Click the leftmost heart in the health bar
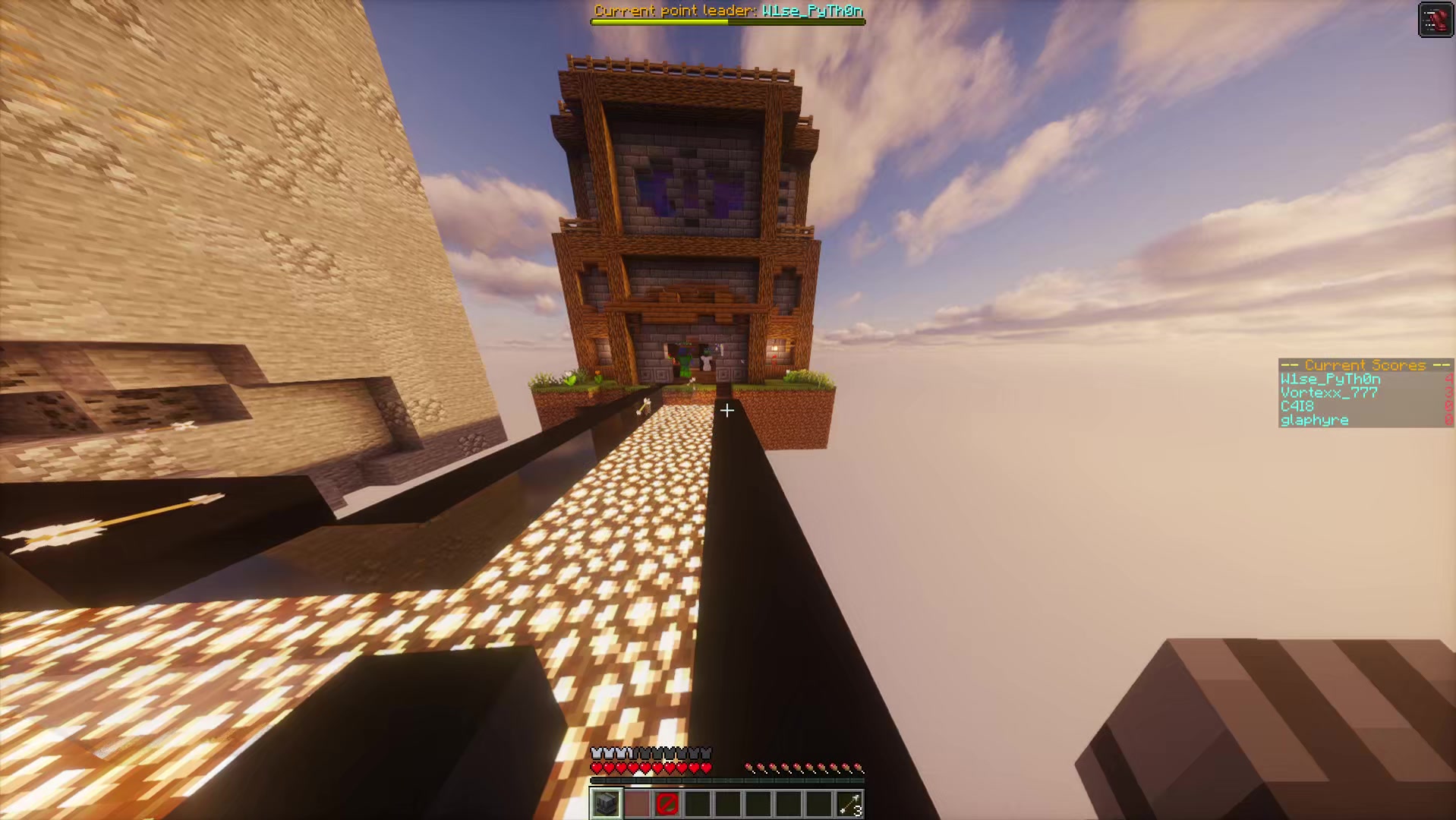Image resolution: width=1456 pixels, height=820 pixels. (597, 767)
